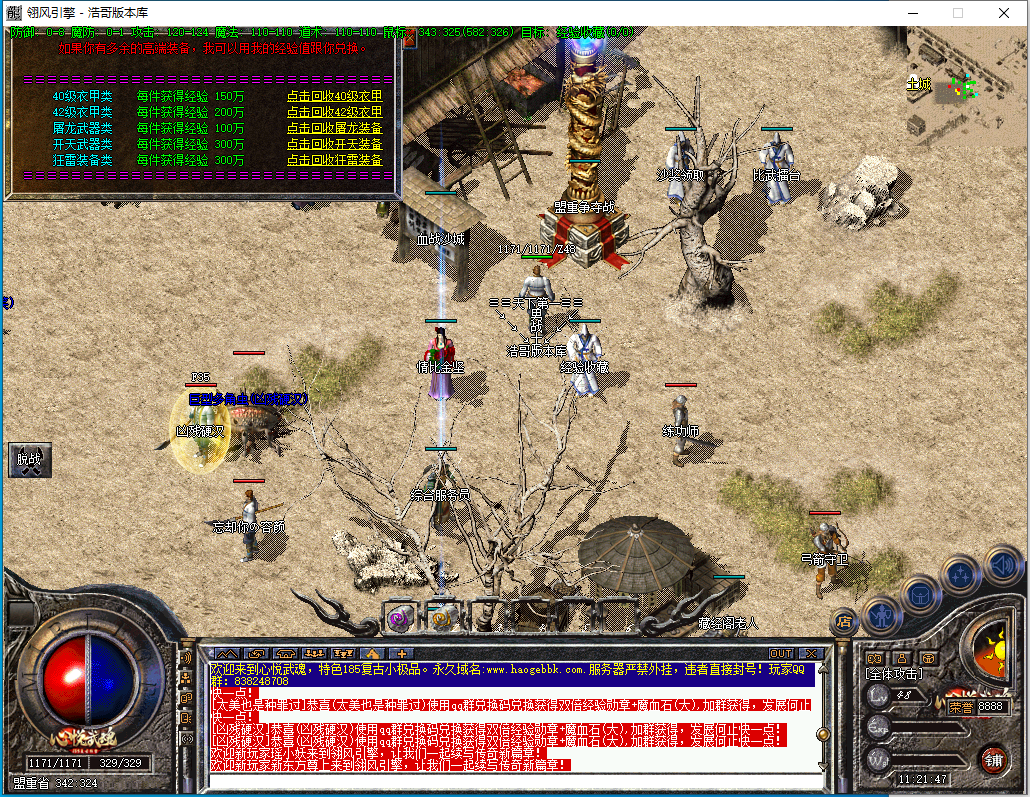1030x797 pixels.
Task: Recycle 开天 gear via the 点击回收开天装备 link
Action: pos(334,144)
